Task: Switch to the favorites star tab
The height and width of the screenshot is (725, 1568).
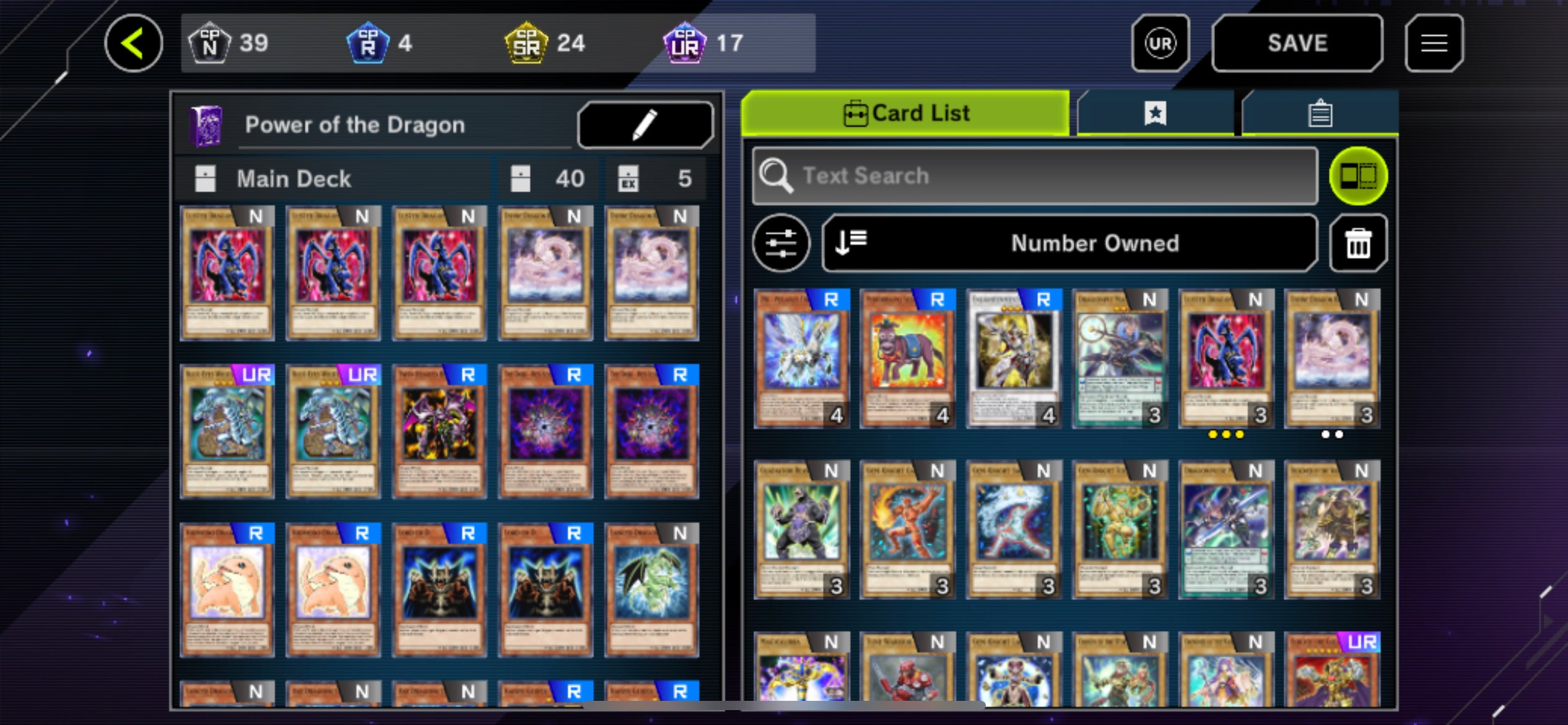Action: pyautogui.click(x=1154, y=112)
